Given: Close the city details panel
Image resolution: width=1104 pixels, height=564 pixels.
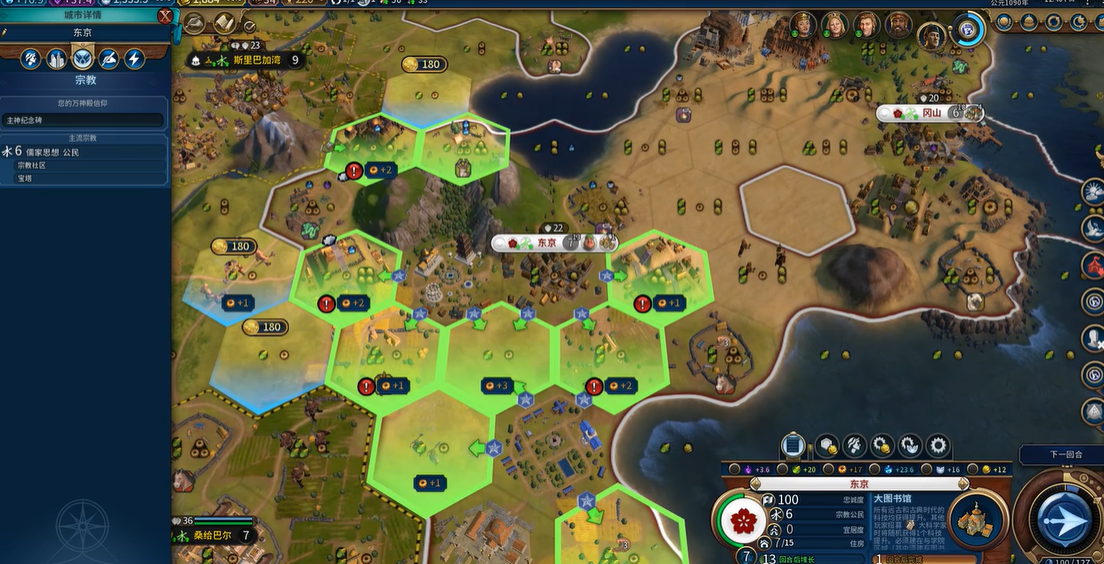Looking at the screenshot, I should pyautogui.click(x=164, y=15).
